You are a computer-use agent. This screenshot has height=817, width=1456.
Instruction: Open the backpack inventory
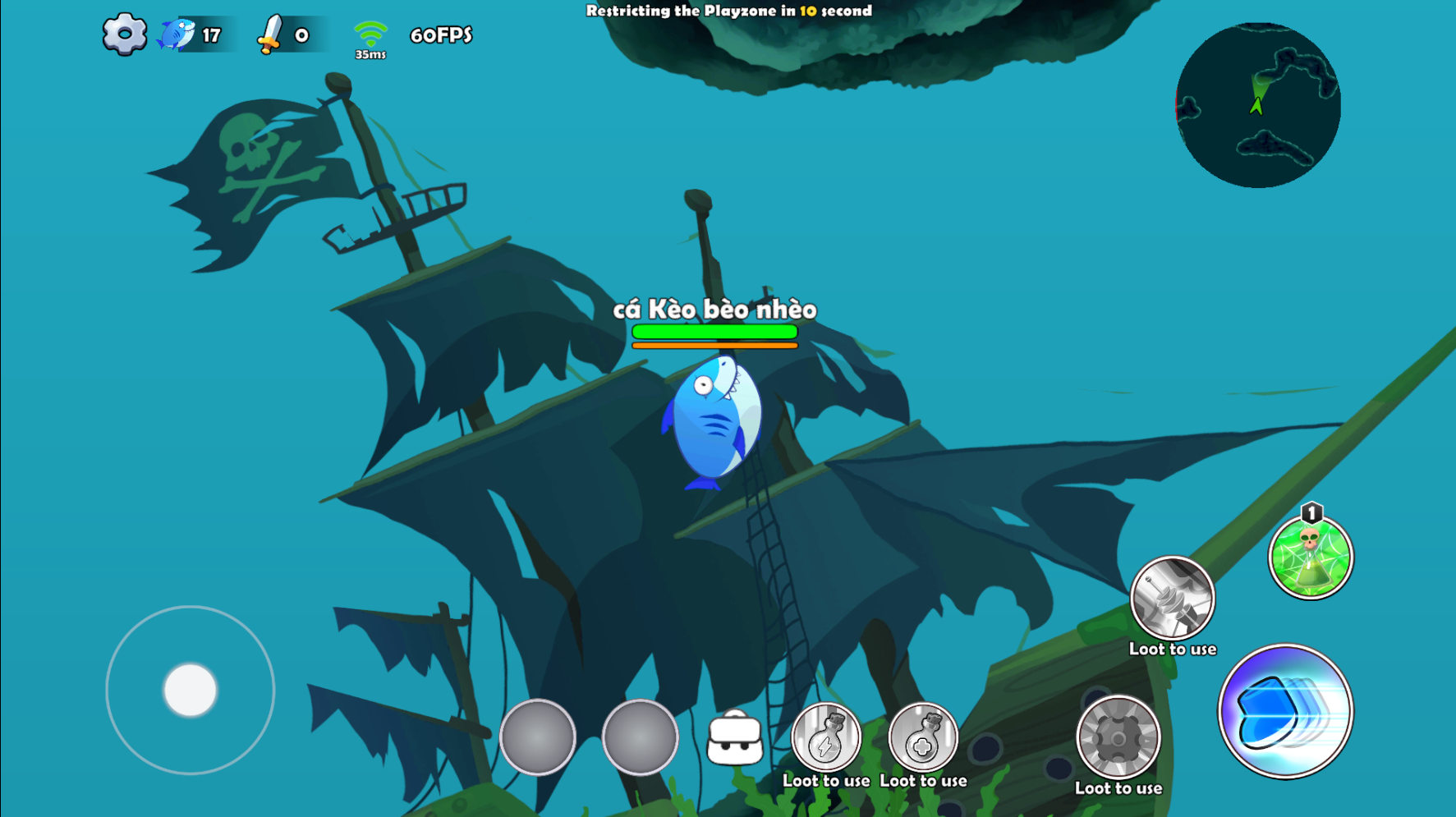(734, 739)
